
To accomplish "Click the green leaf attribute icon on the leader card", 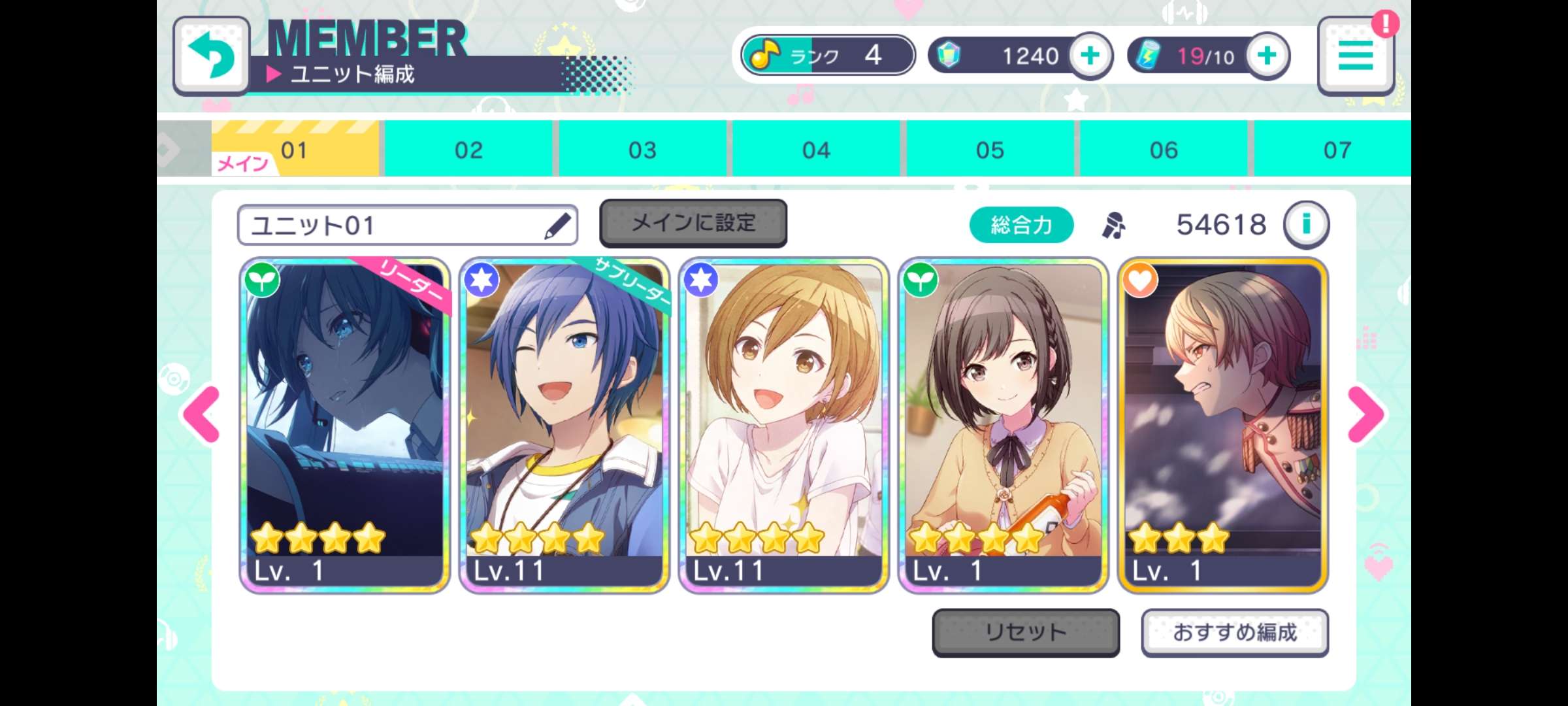I will pos(262,280).
